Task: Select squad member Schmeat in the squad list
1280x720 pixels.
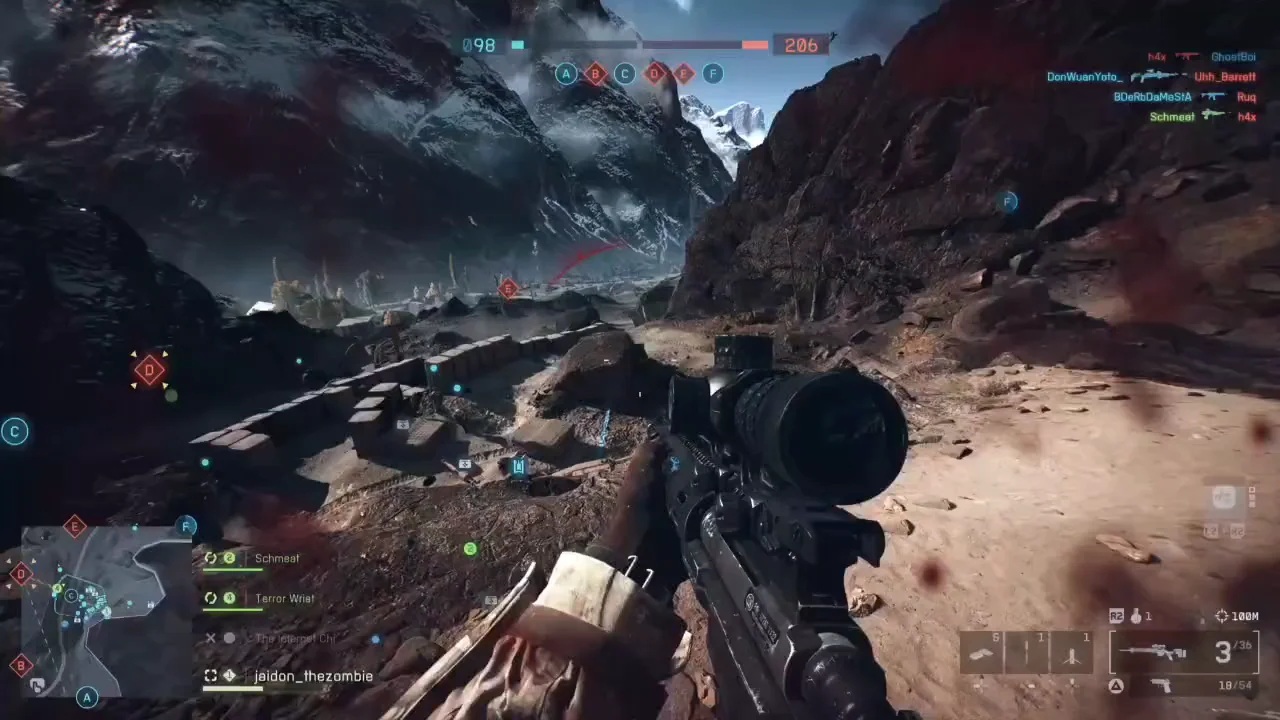Action: 276,559
